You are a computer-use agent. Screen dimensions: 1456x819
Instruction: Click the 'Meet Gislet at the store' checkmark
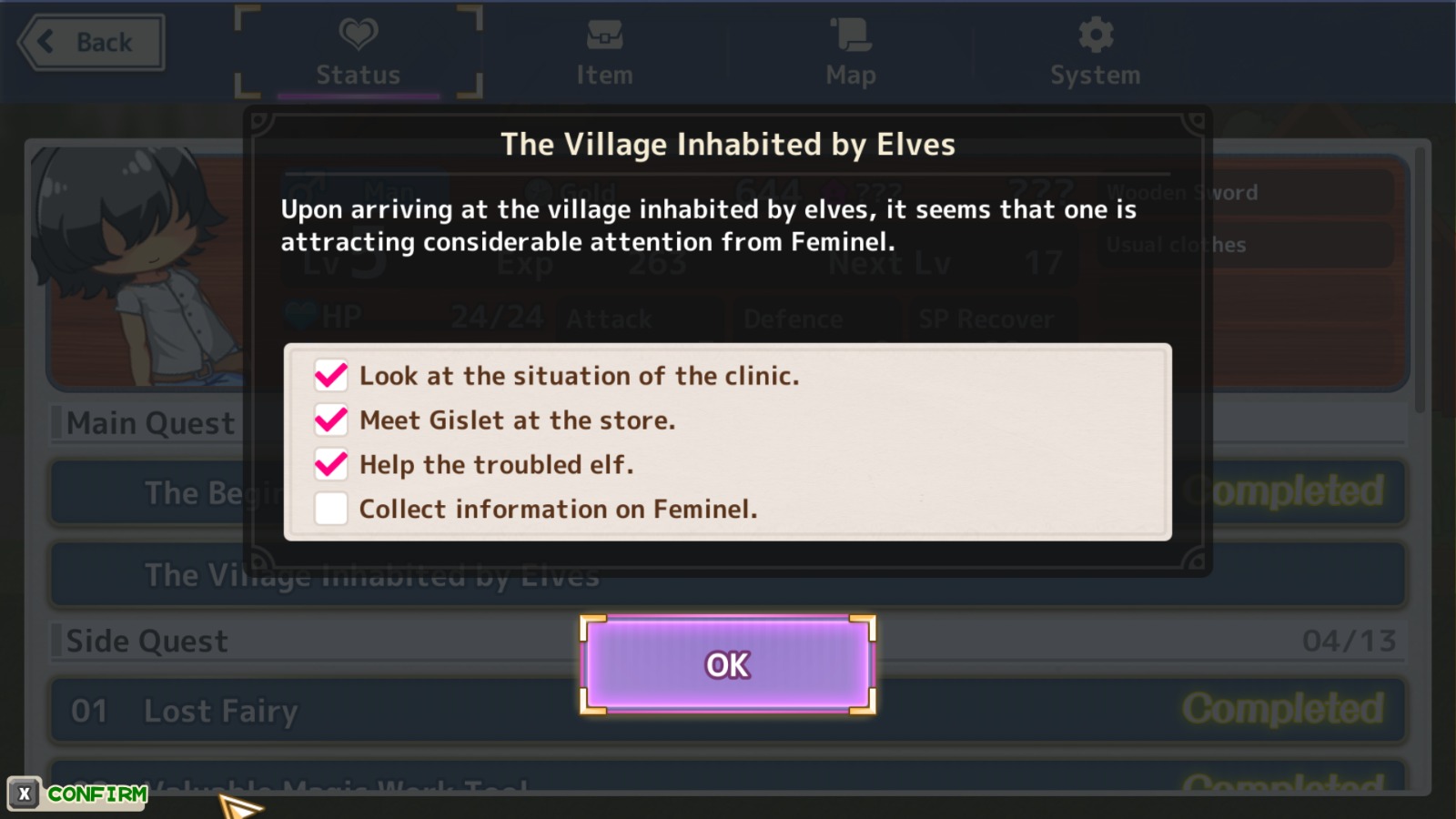point(331,420)
